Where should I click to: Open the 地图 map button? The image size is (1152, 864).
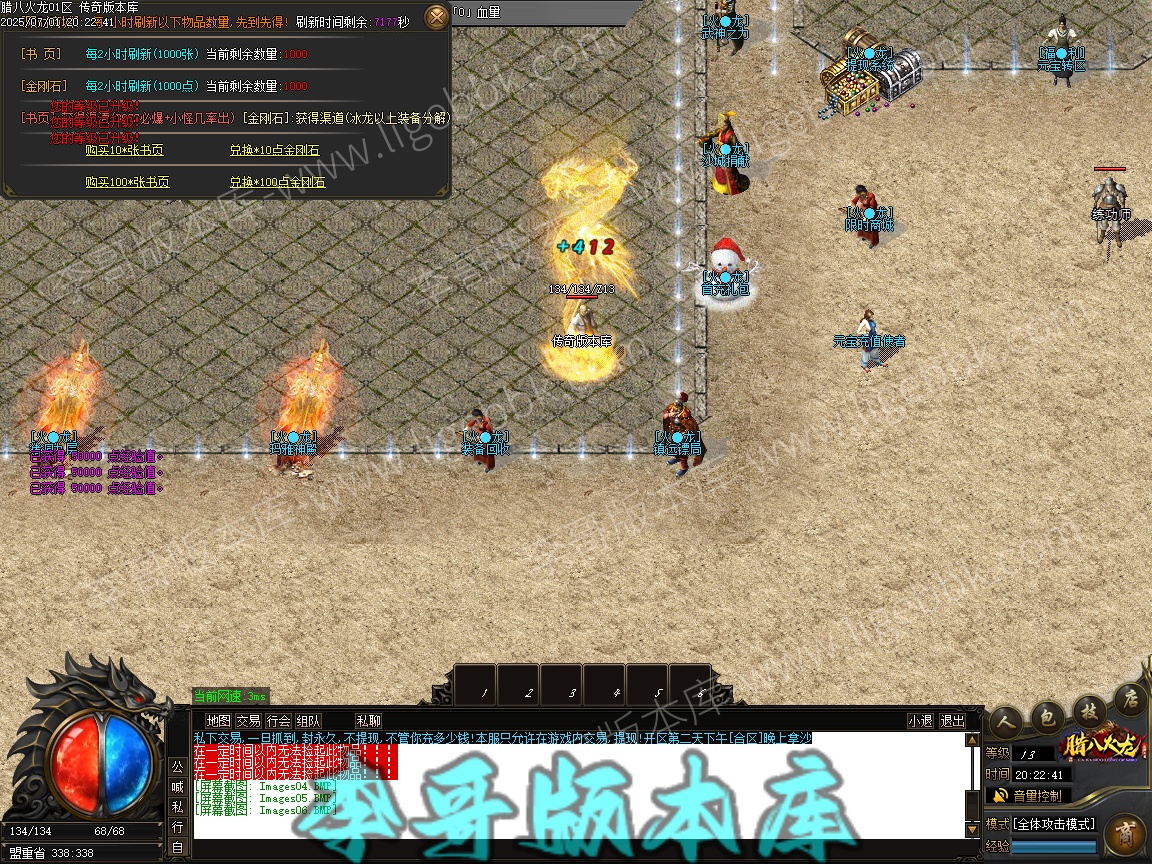218,720
